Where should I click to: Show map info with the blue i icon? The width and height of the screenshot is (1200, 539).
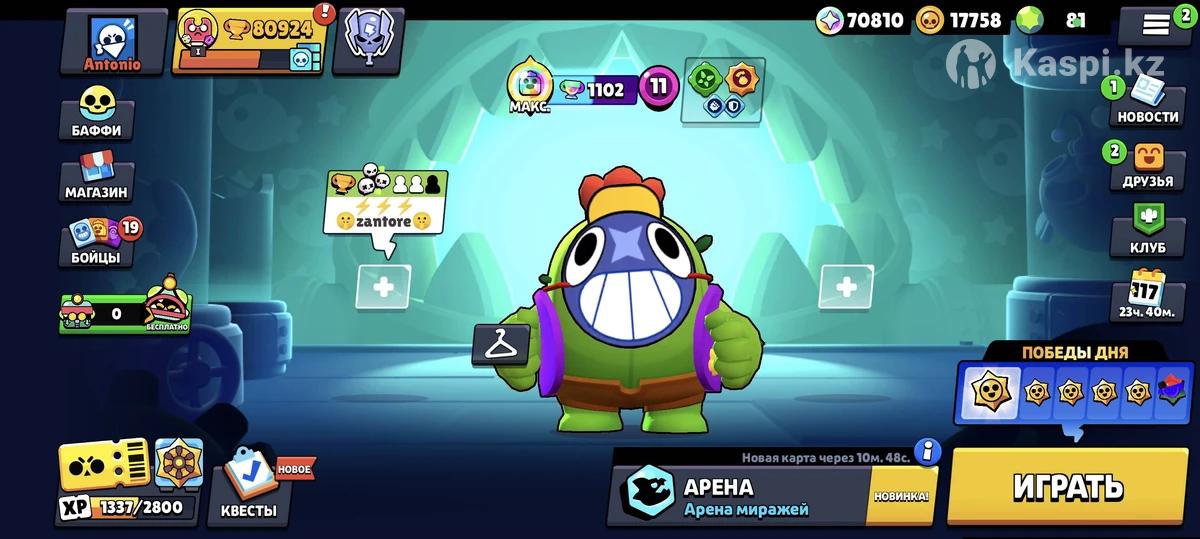point(927,452)
